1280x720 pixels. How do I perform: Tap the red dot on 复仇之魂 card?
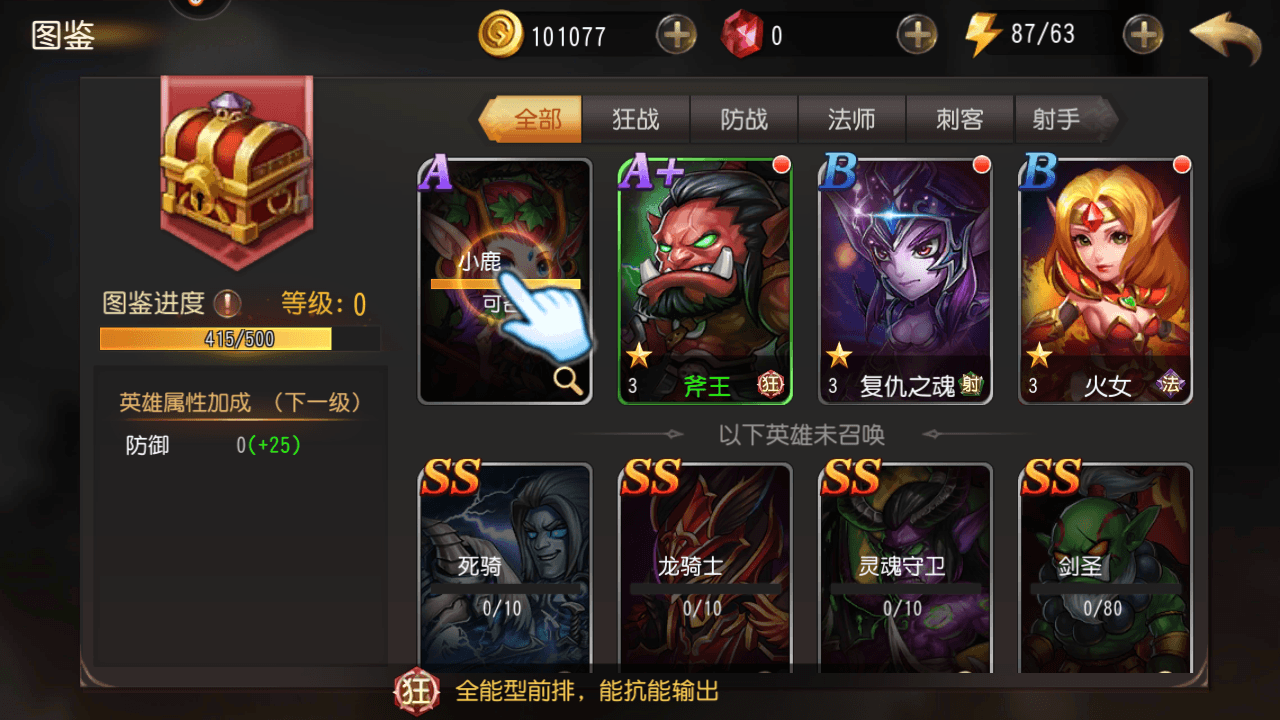(982, 162)
